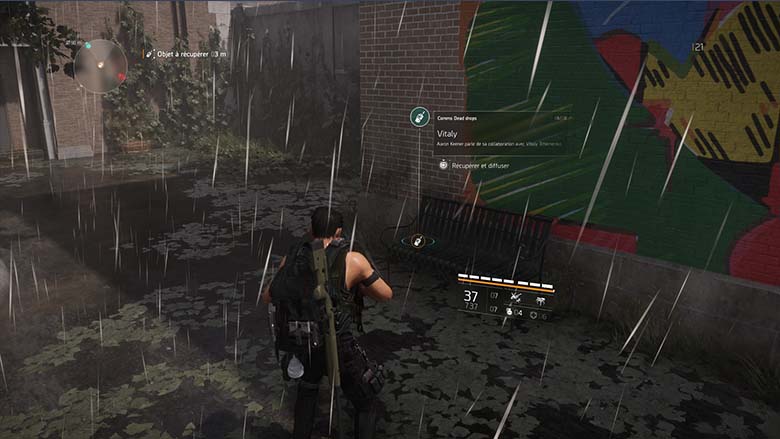Viewport: 780px width, 439px height.
Task: Activate the crossed-out skill icon
Action: pyautogui.click(x=518, y=298)
